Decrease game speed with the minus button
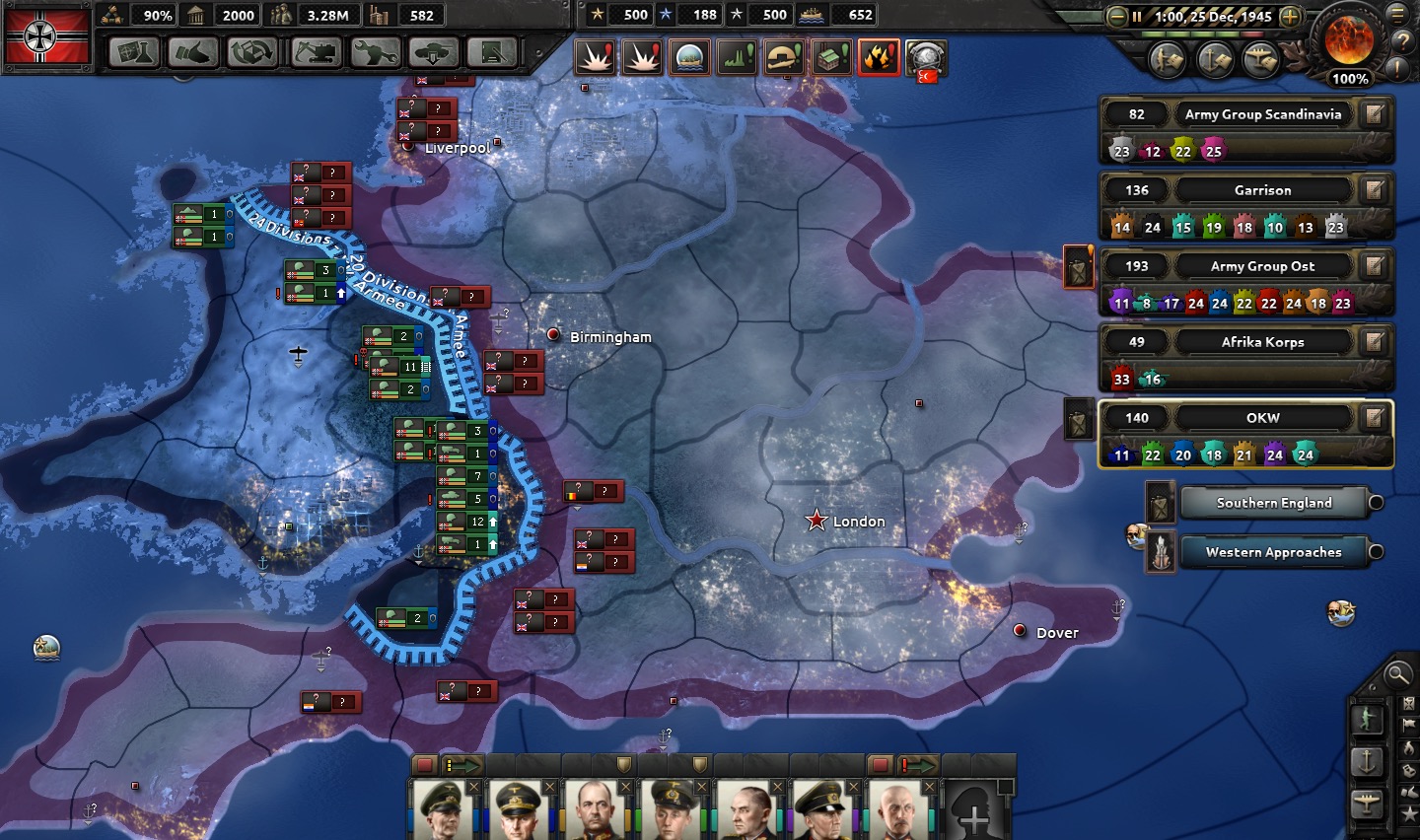This screenshot has width=1420, height=840. (x=1116, y=17)
